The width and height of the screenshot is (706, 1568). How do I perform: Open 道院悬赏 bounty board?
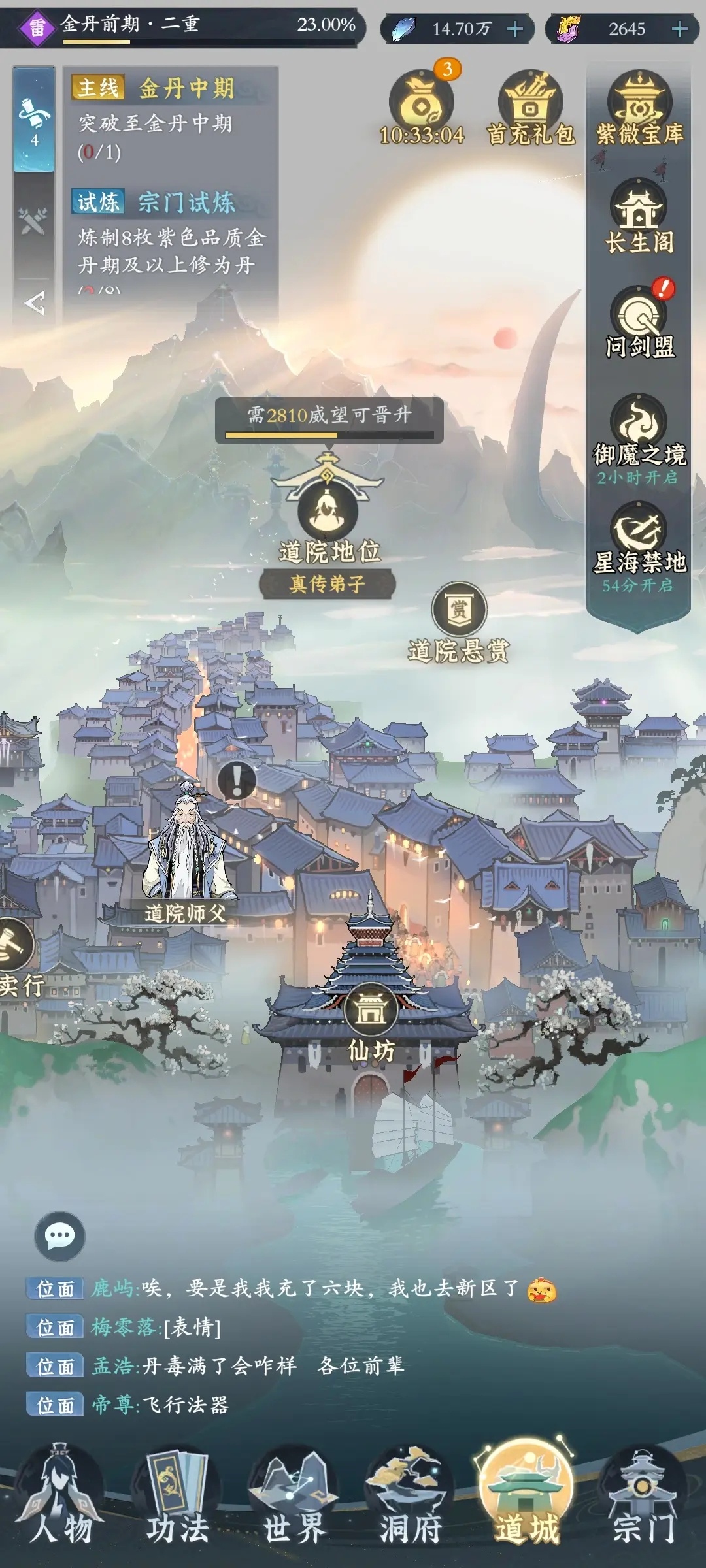coord(459,611)
